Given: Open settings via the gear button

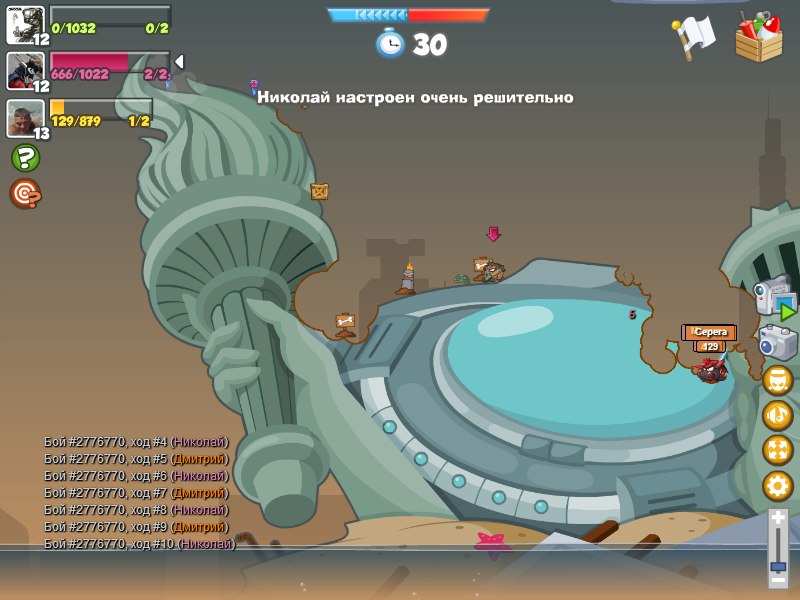Looking at the screenshot, I should pyautogui.click(x=777, y=486).
